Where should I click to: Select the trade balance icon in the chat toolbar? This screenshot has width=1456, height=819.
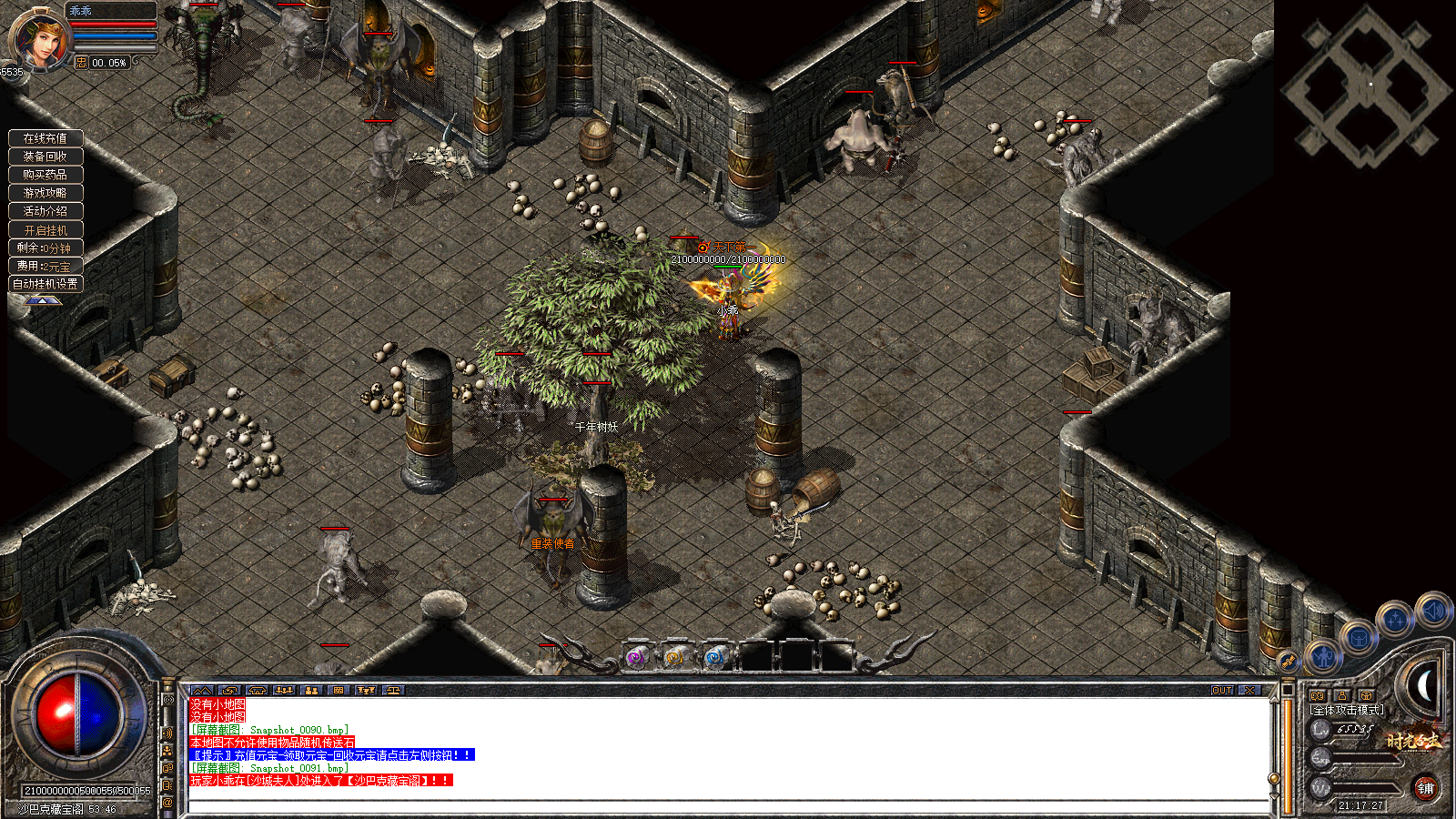pos(393,690)
